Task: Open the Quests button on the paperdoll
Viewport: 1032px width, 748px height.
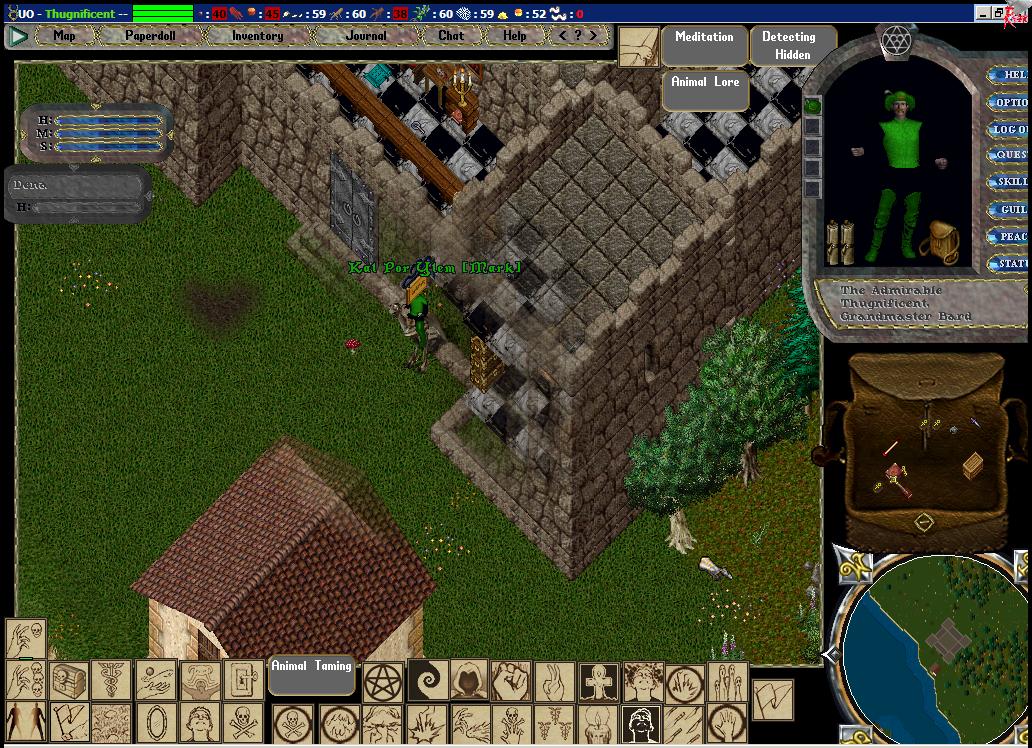Action: click(x=1010, y=156)
